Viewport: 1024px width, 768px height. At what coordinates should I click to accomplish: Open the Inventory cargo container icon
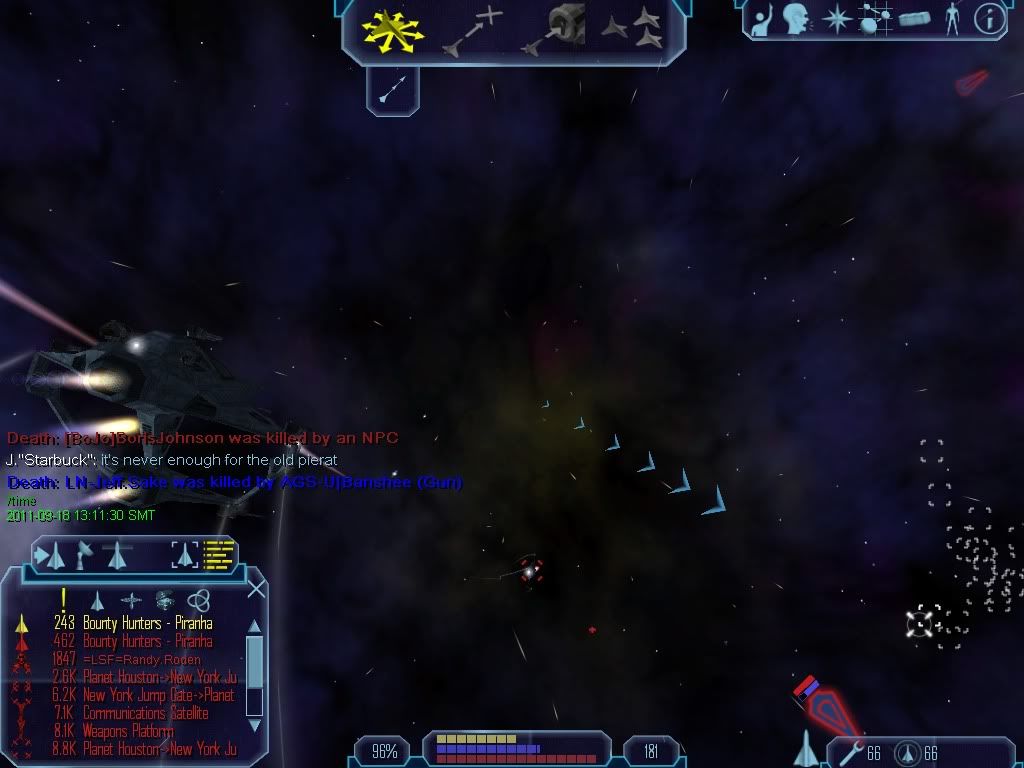click(x=914, y=19)
